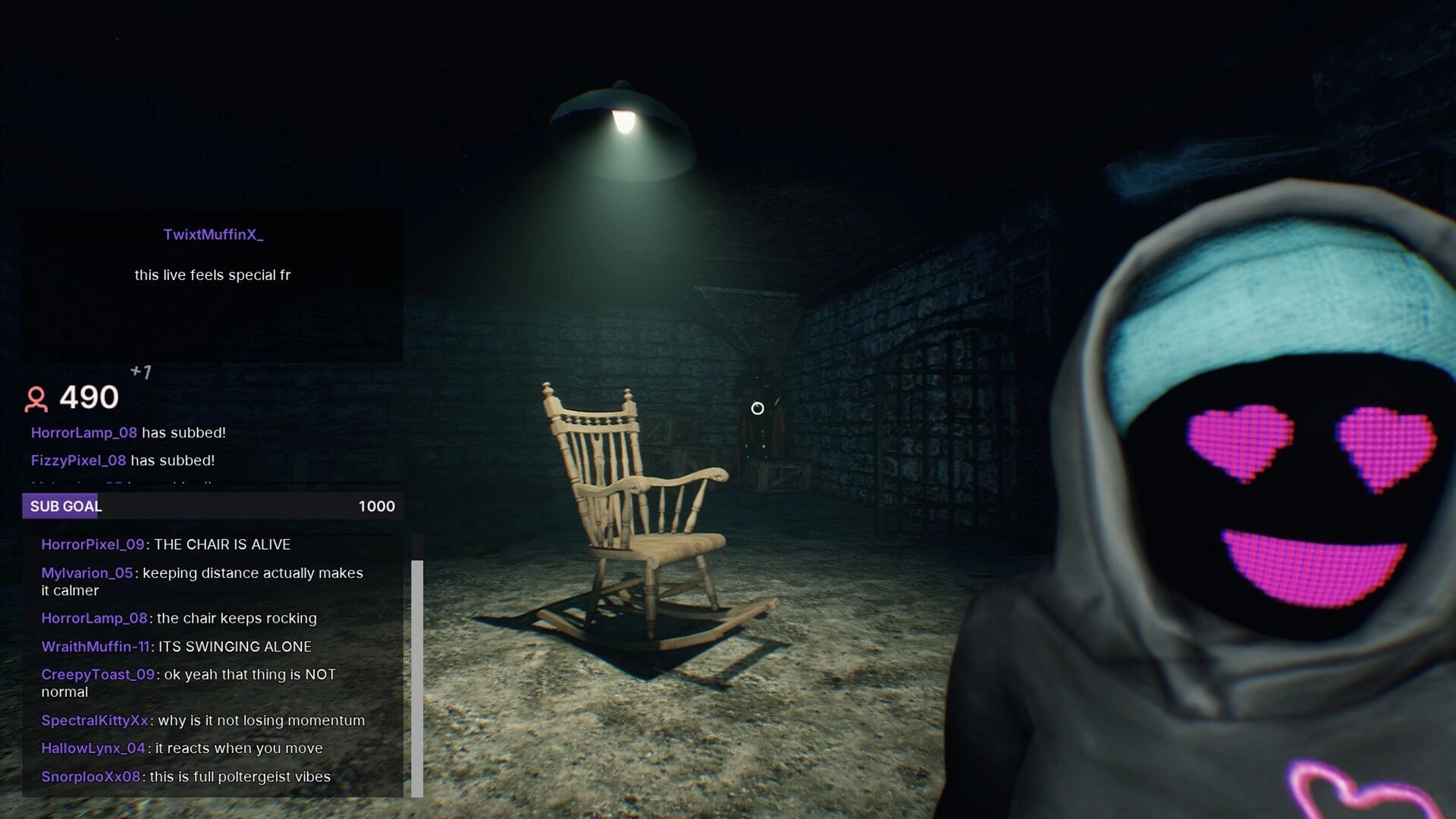
Task: Click SpectralKittyXx's username
Action: pyautogui.click(x=95, y=720)
